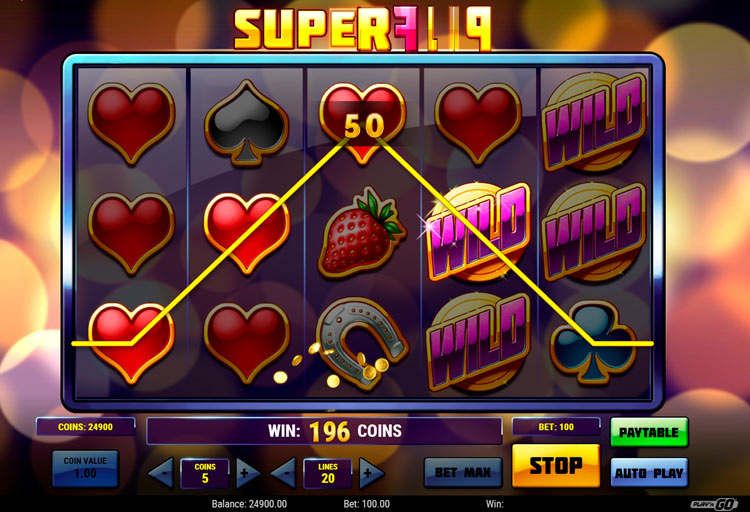Increase the number of lines

point(371,472)
